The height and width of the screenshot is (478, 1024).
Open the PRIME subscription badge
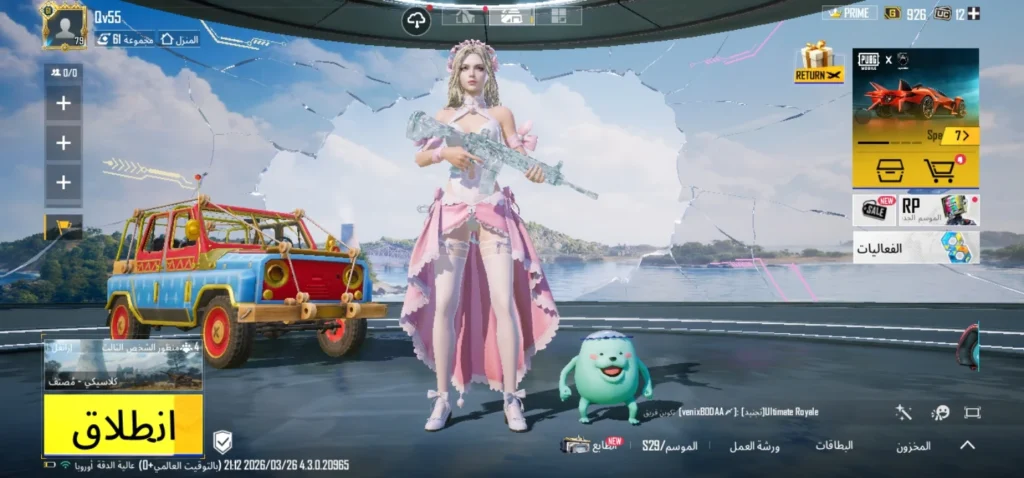849,13
